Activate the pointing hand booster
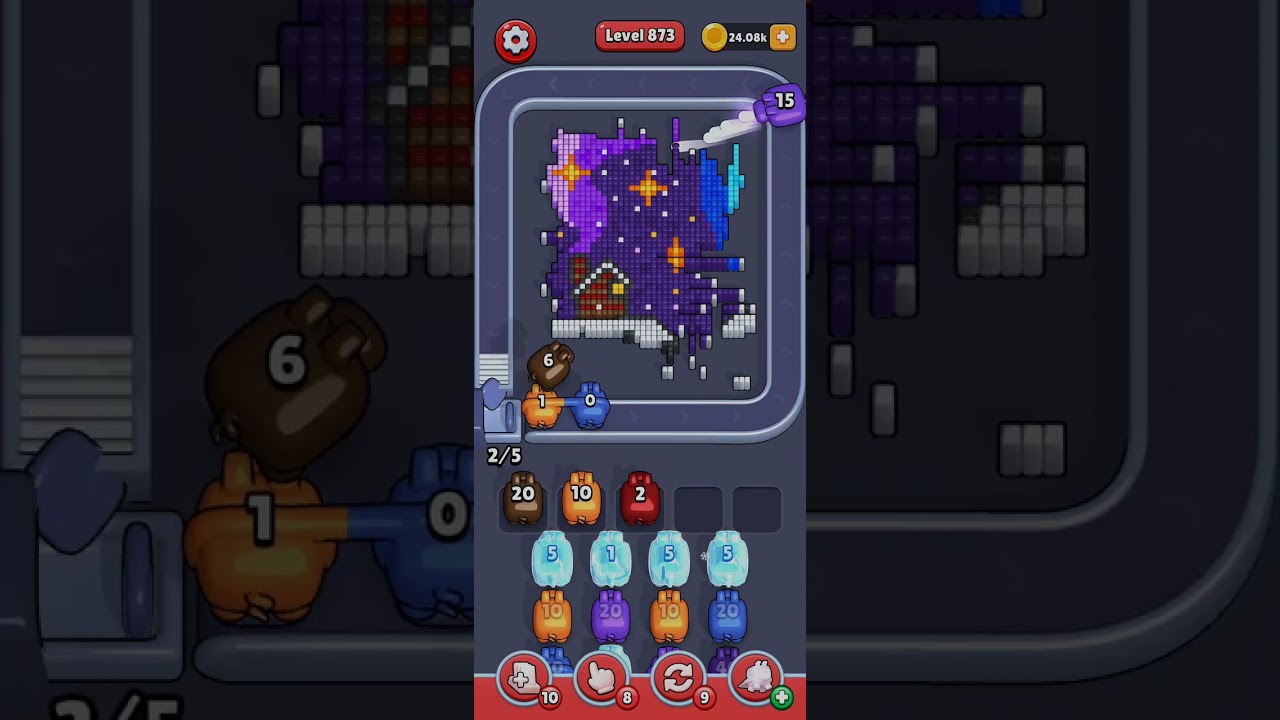This screenshot has height=720, width=1280. 601,680
